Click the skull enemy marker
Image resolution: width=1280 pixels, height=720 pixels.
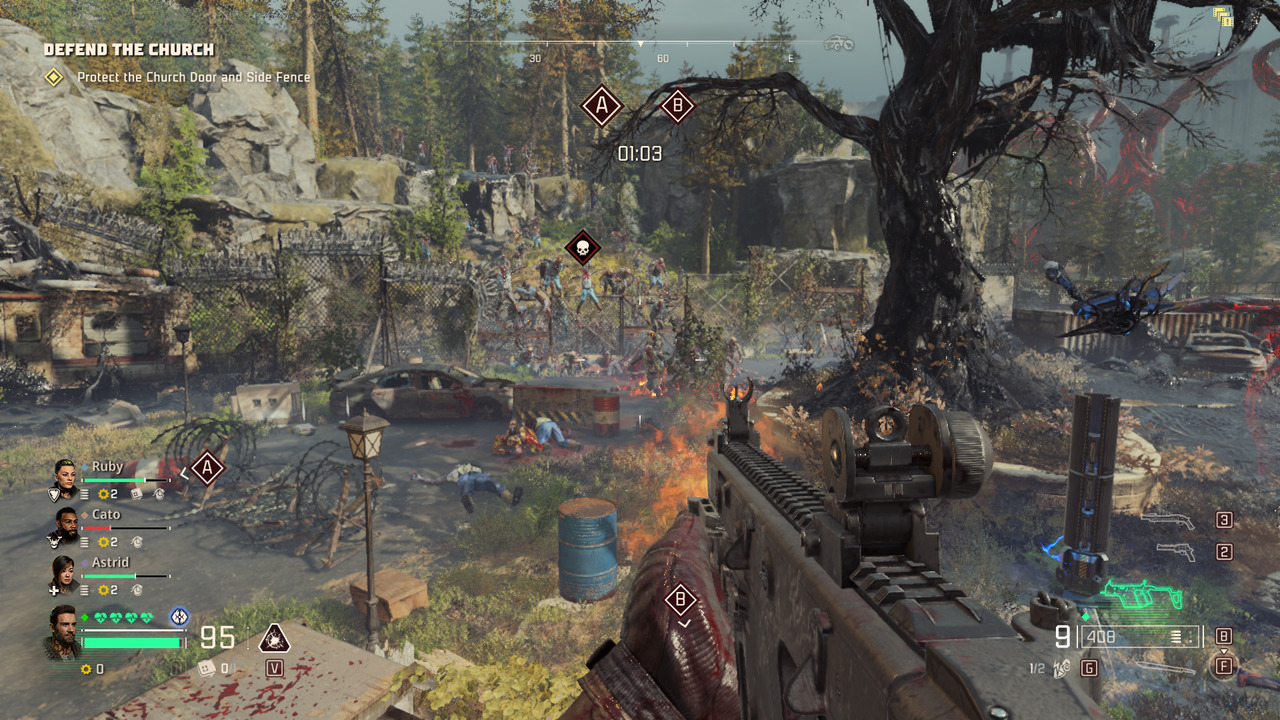[582, 247]
